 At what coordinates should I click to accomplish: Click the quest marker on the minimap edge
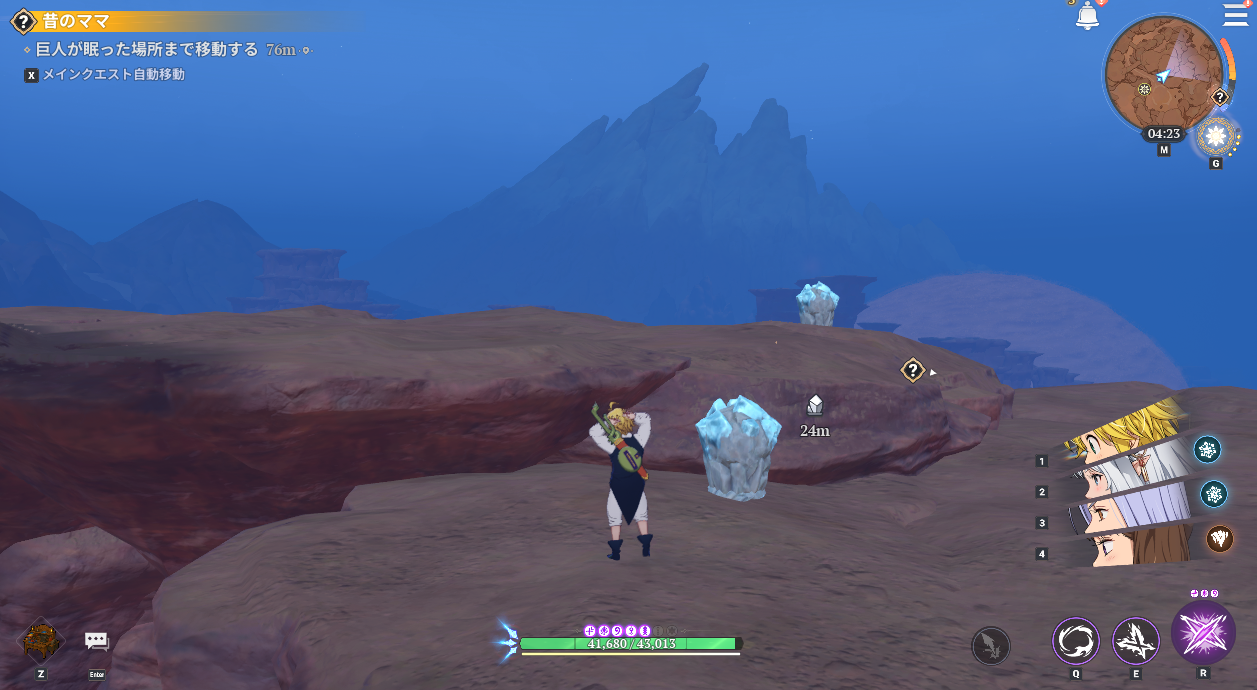coord(1219,97)
